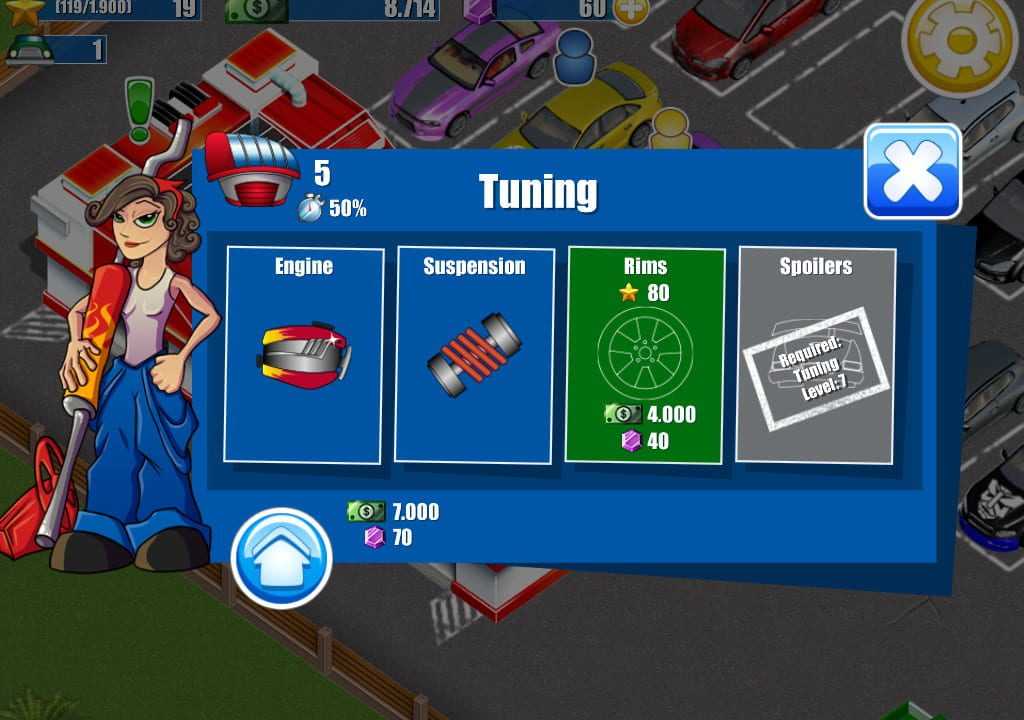
Task: Add more purple gems with the plus button
Action: coord(629,10)
